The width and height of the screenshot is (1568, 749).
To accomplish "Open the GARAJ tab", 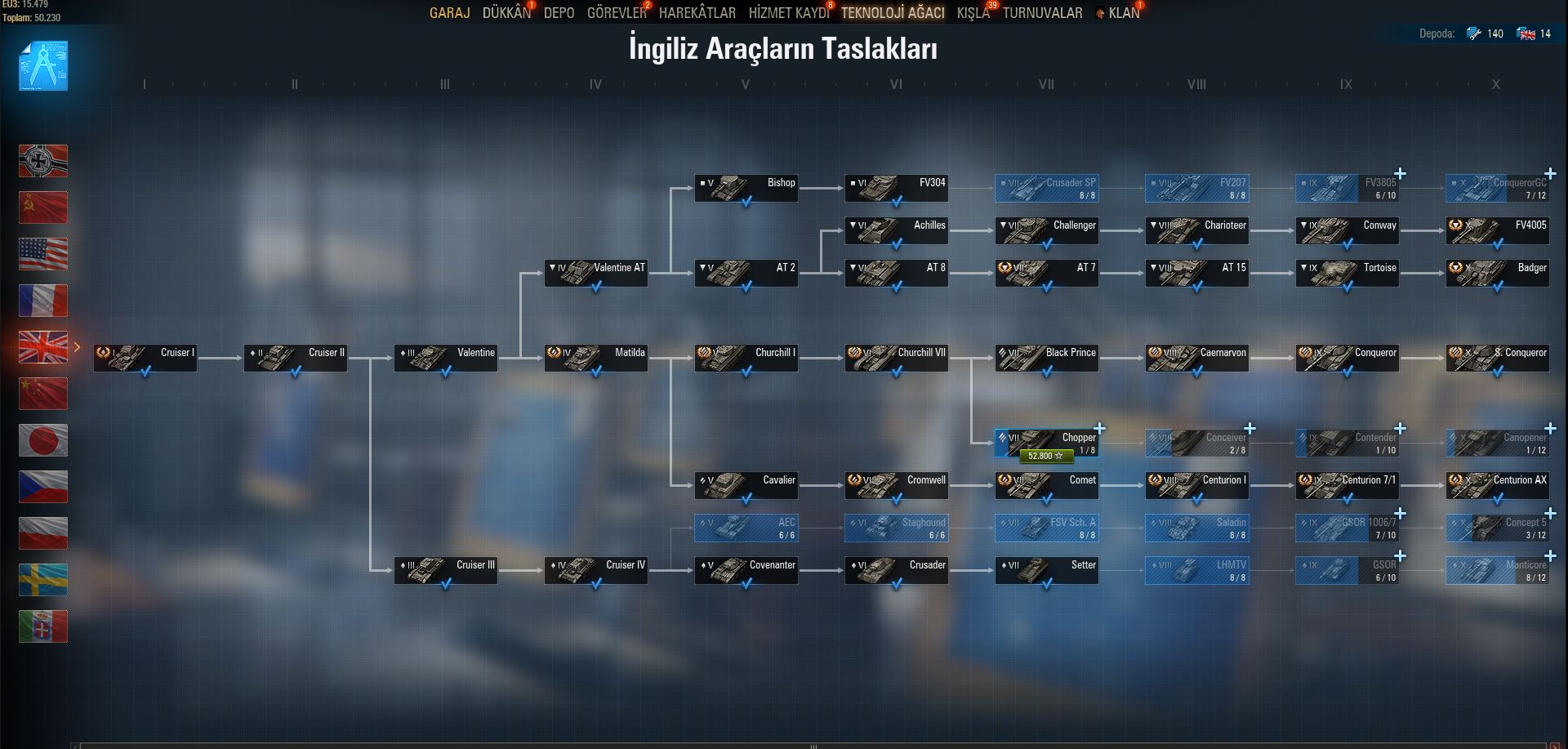I will tap(449, 13).
